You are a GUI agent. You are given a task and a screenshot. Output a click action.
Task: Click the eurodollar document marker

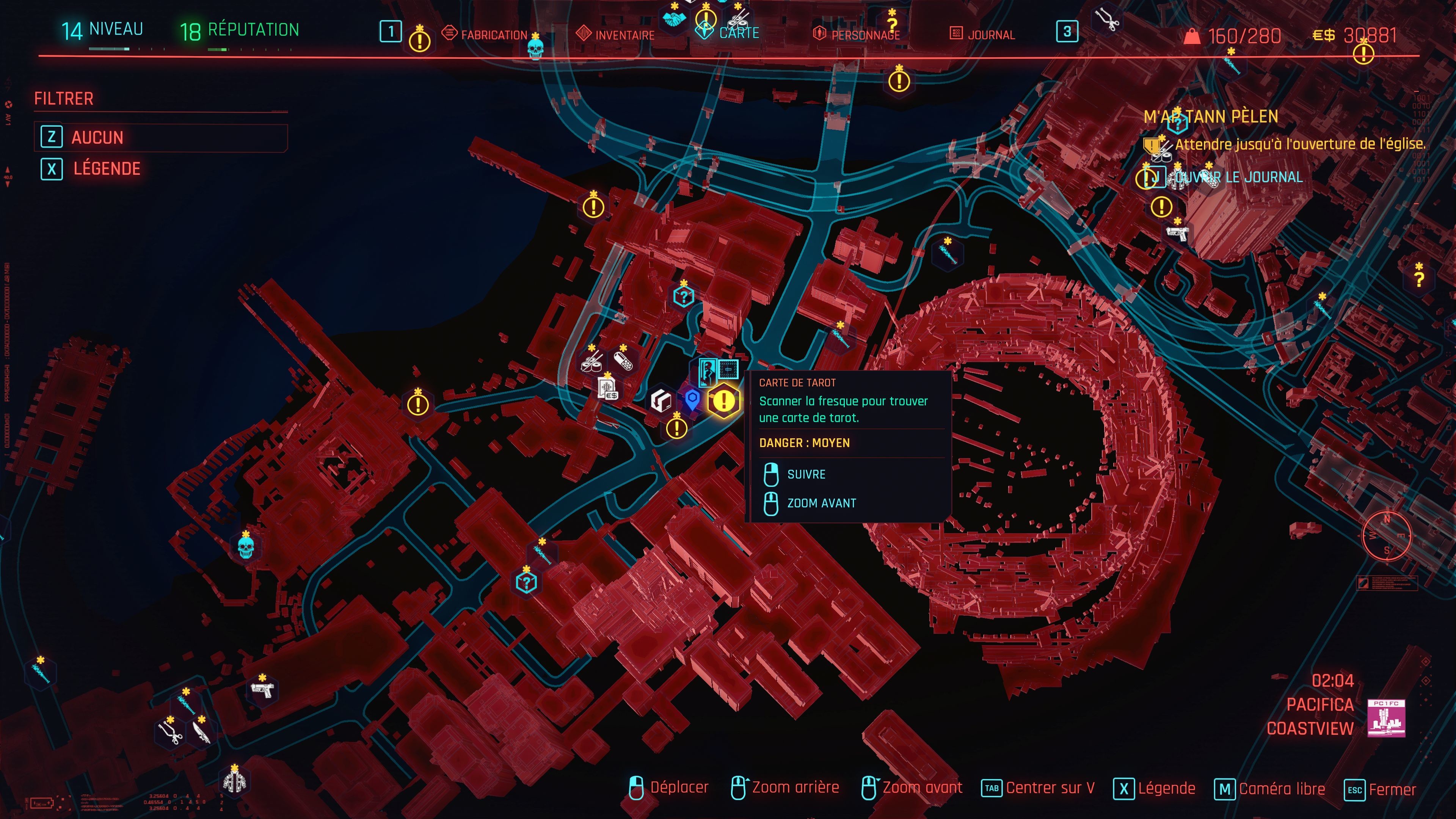[607, 388]
